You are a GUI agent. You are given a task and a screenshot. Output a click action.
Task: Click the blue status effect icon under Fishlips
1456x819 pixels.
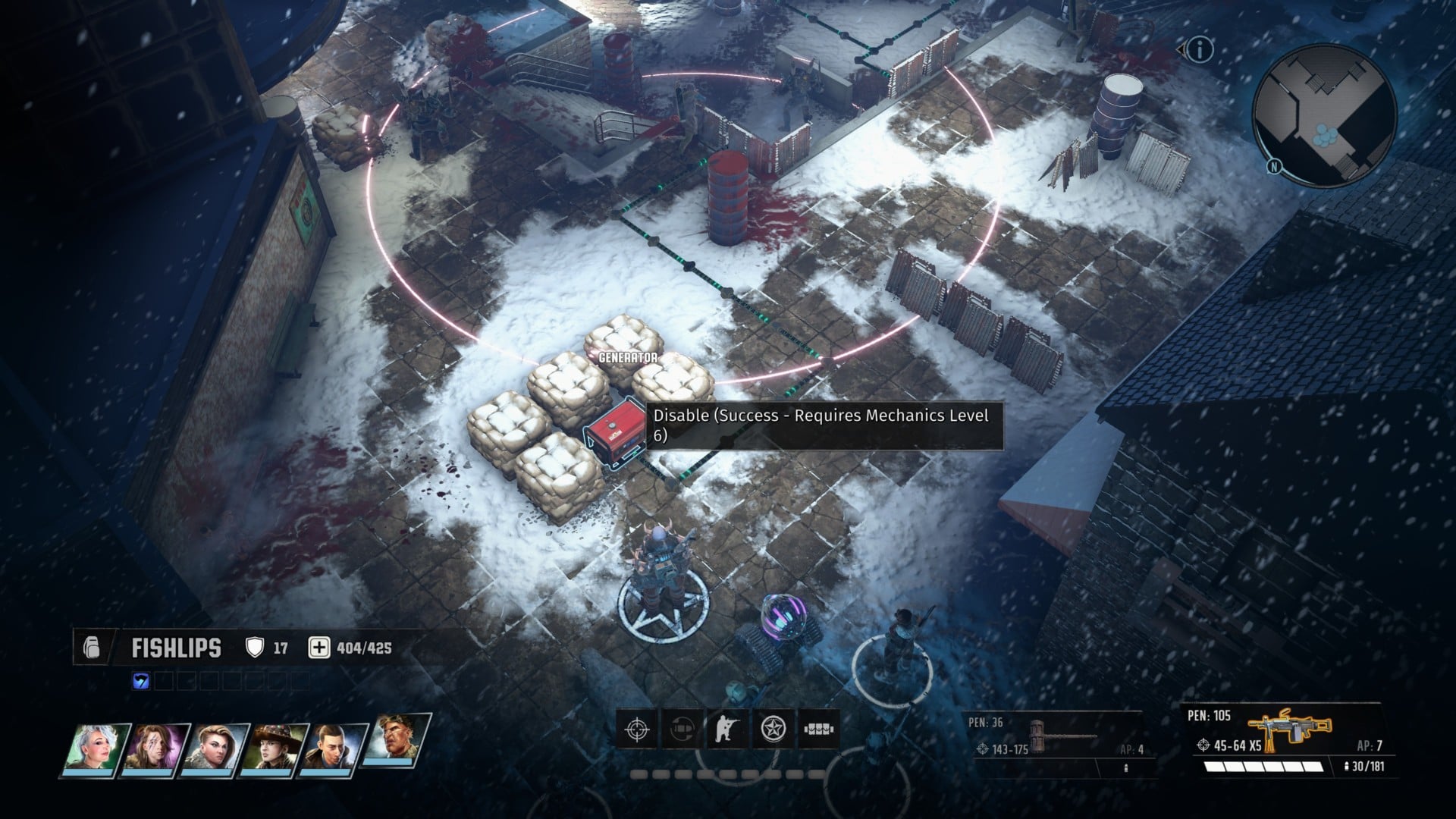coord(141,681)
